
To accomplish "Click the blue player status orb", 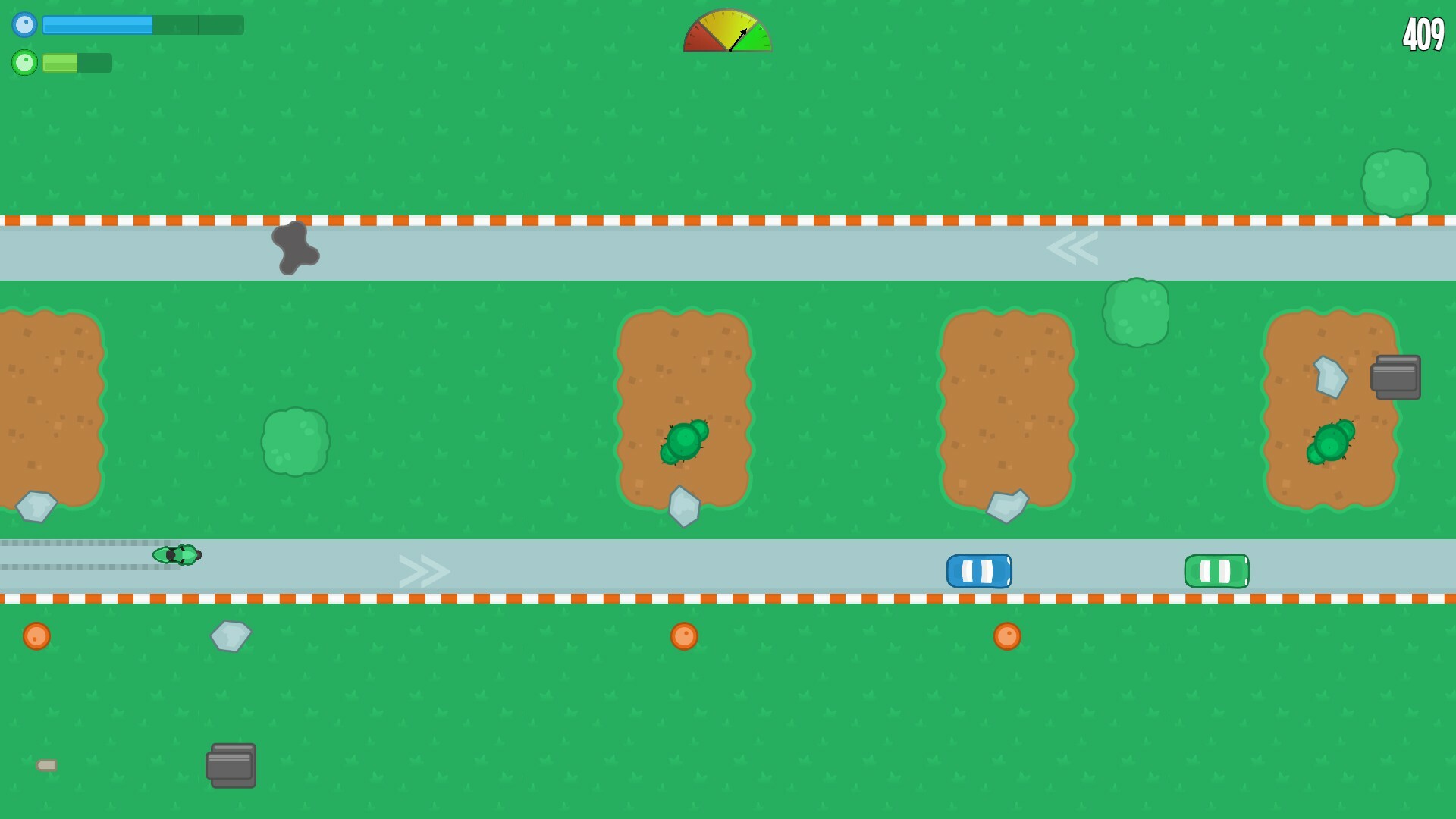I will coord(25,25).
